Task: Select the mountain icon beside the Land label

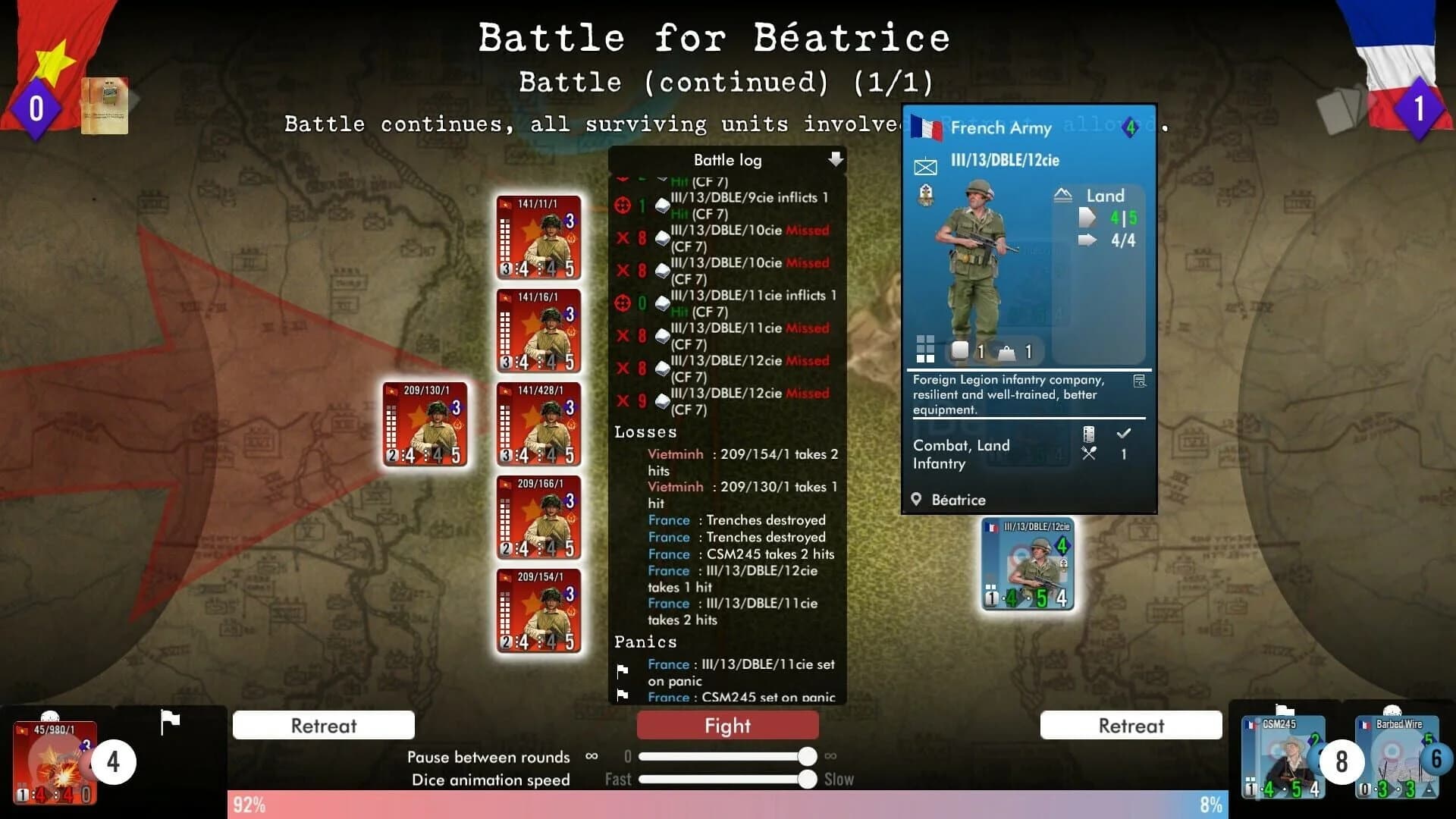Action: 1062,195
